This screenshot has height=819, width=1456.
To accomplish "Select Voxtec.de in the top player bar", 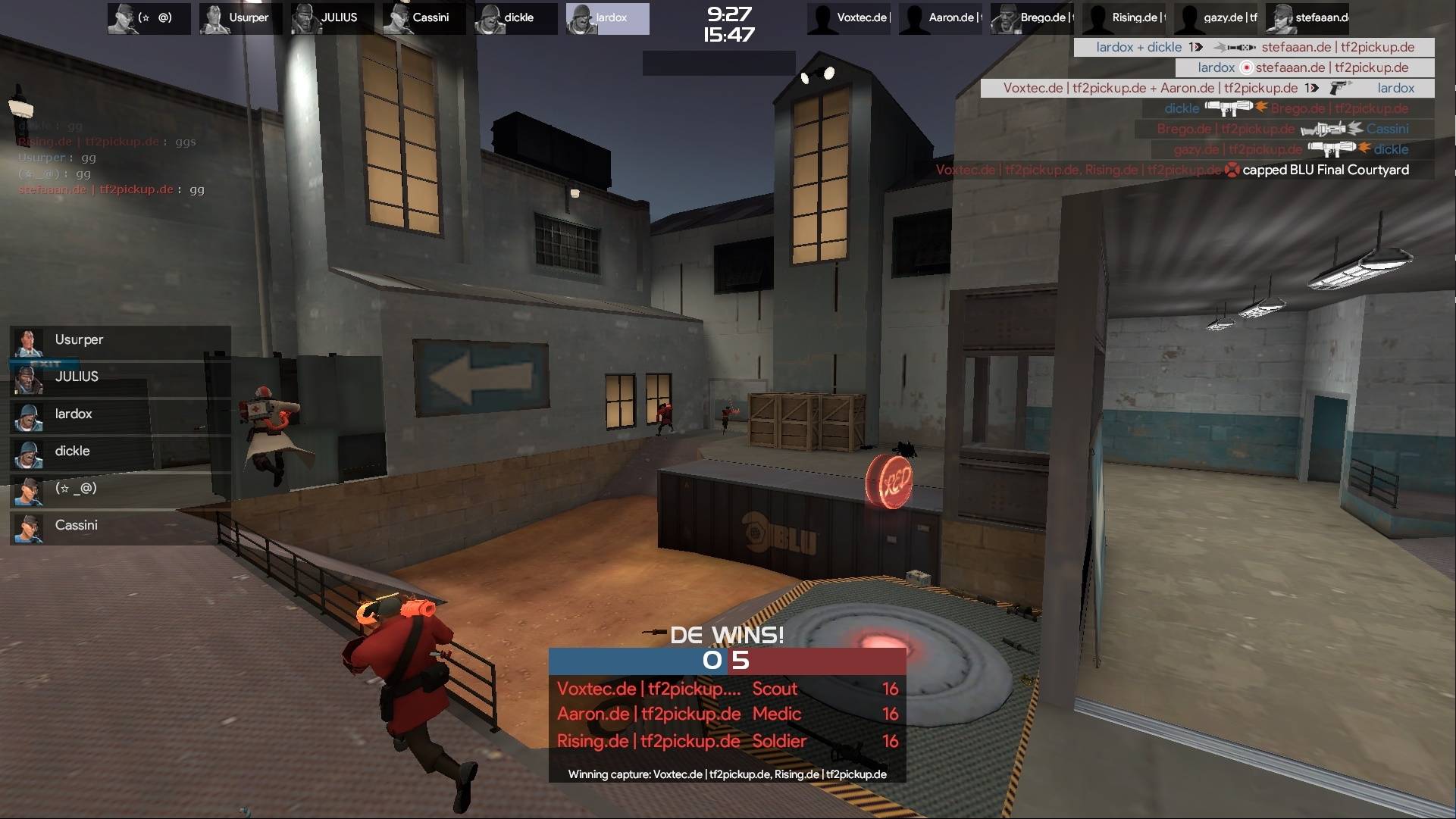I will click(850, 18).
